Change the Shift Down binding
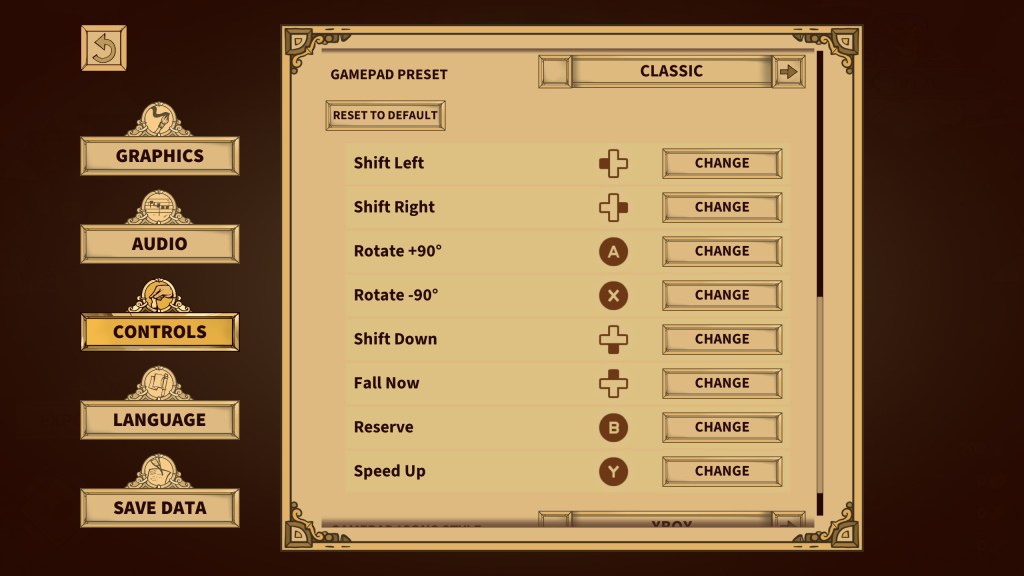 (x=722, y=339)
